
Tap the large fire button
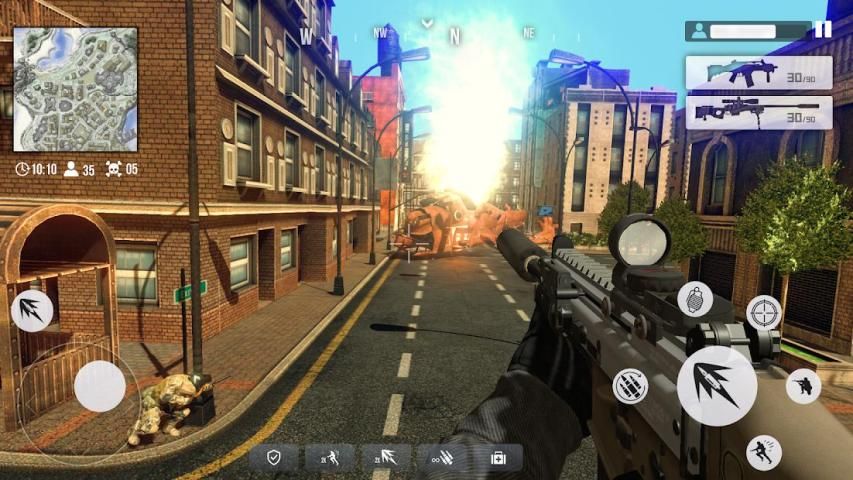pos(716,385)
